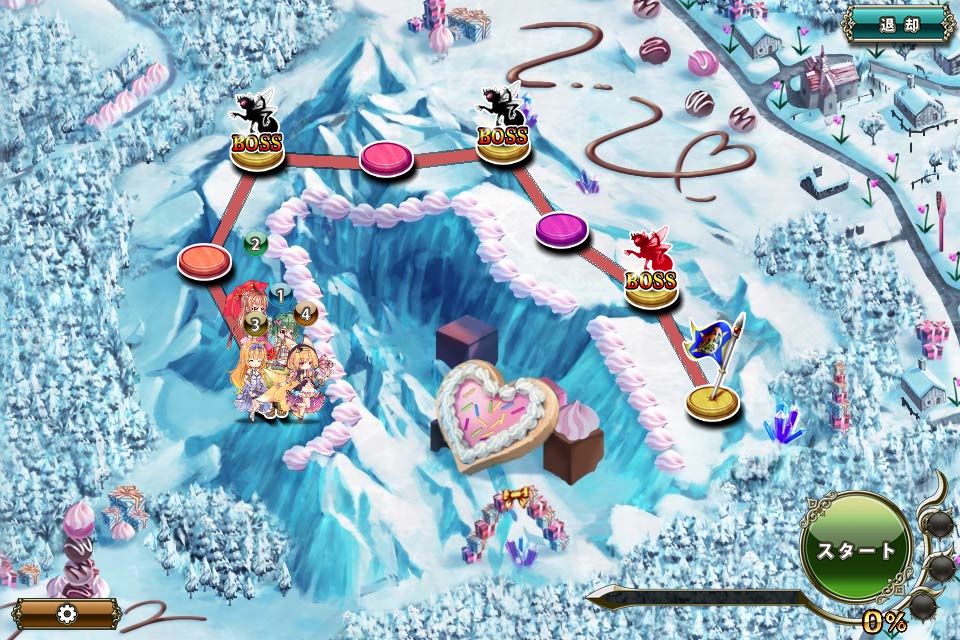The width and height of the screenshot is (960, 640).
Task: Start the stage with the green スタート button
Action: pos(856,551)
